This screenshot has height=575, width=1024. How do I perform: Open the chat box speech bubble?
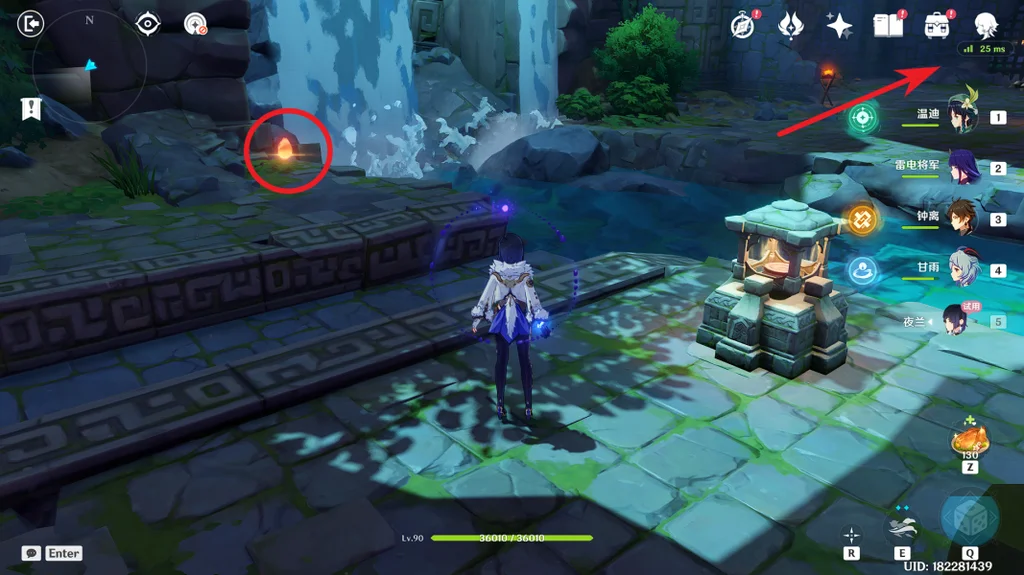click(x=32, y=553)
